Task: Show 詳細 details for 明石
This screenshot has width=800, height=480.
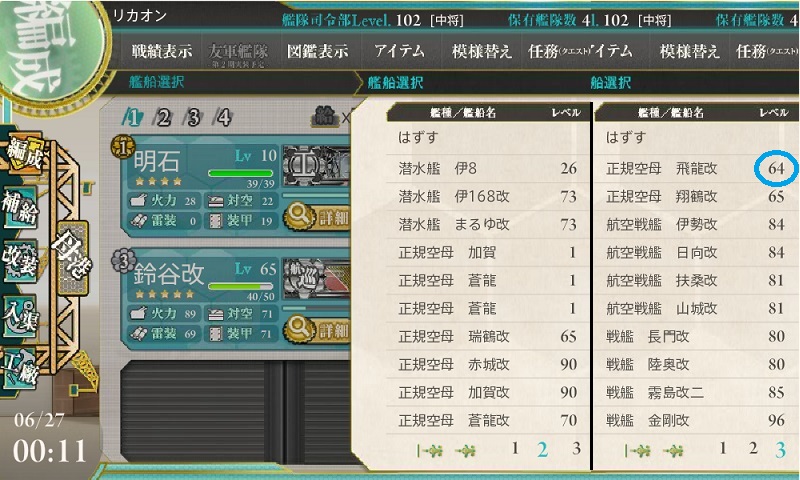Action: pyautogui.click(x=318, y=216)
